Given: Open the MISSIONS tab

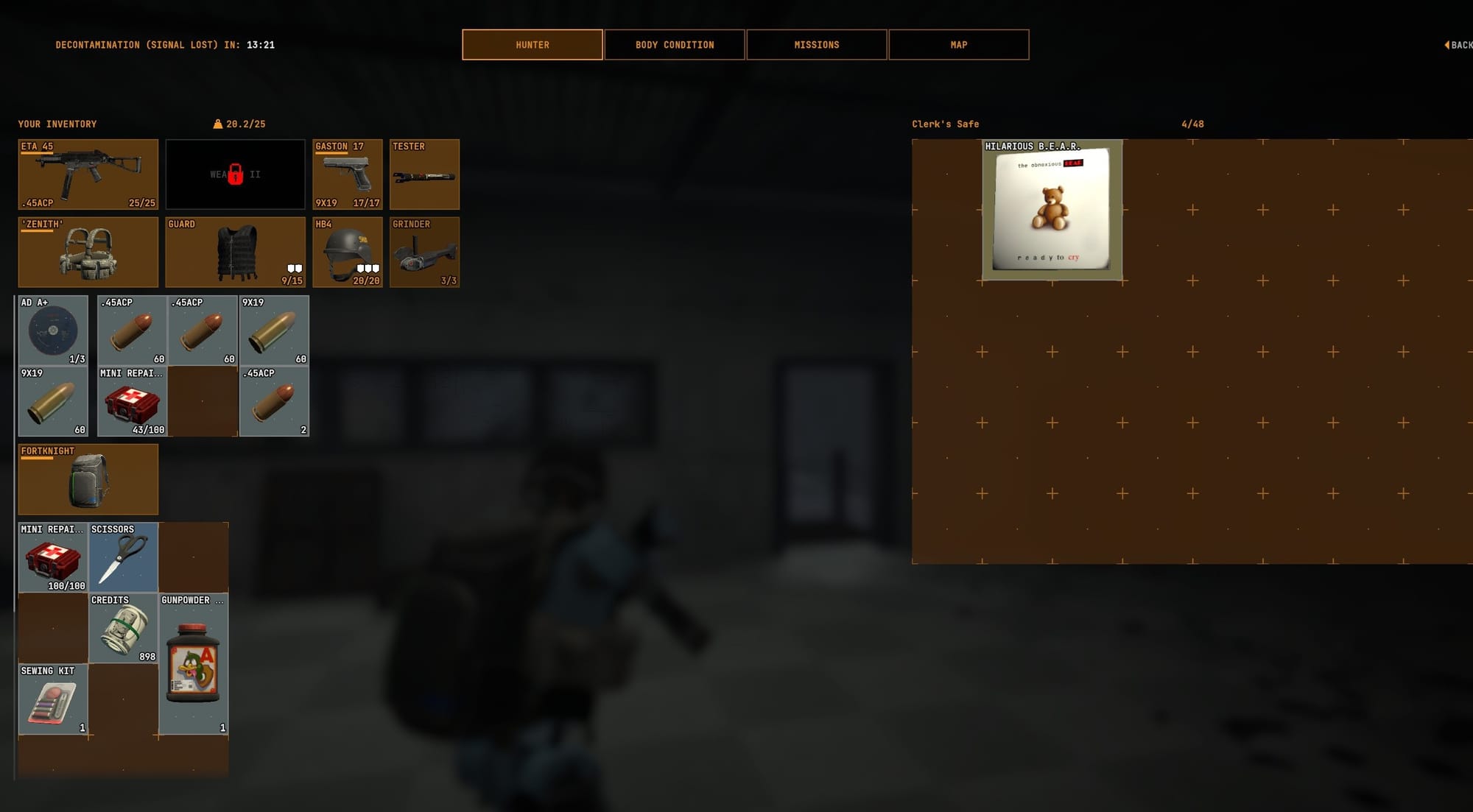Looking at the screenshot, I should [x=817, y=44].
